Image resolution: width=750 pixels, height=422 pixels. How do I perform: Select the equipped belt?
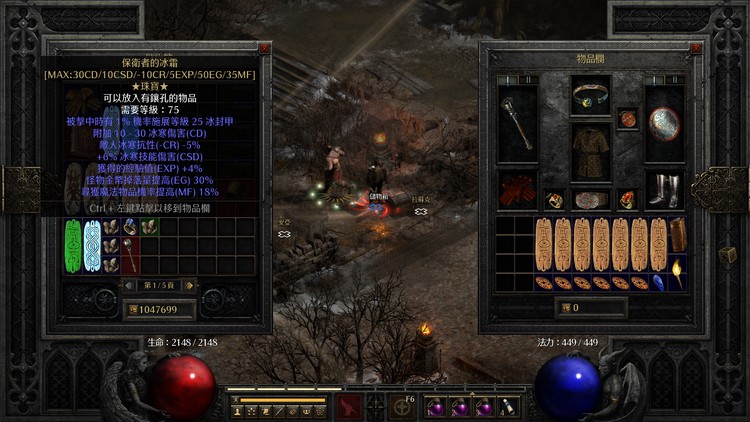(x=591, y=198)
